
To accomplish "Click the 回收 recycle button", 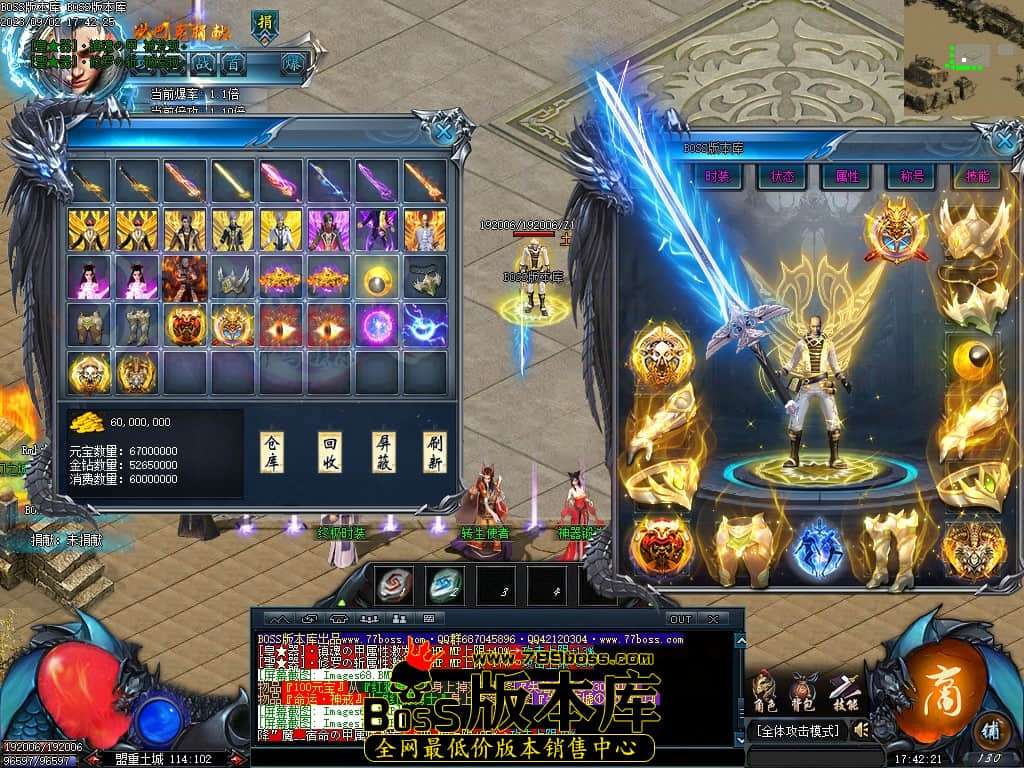I will pos(330,453).
